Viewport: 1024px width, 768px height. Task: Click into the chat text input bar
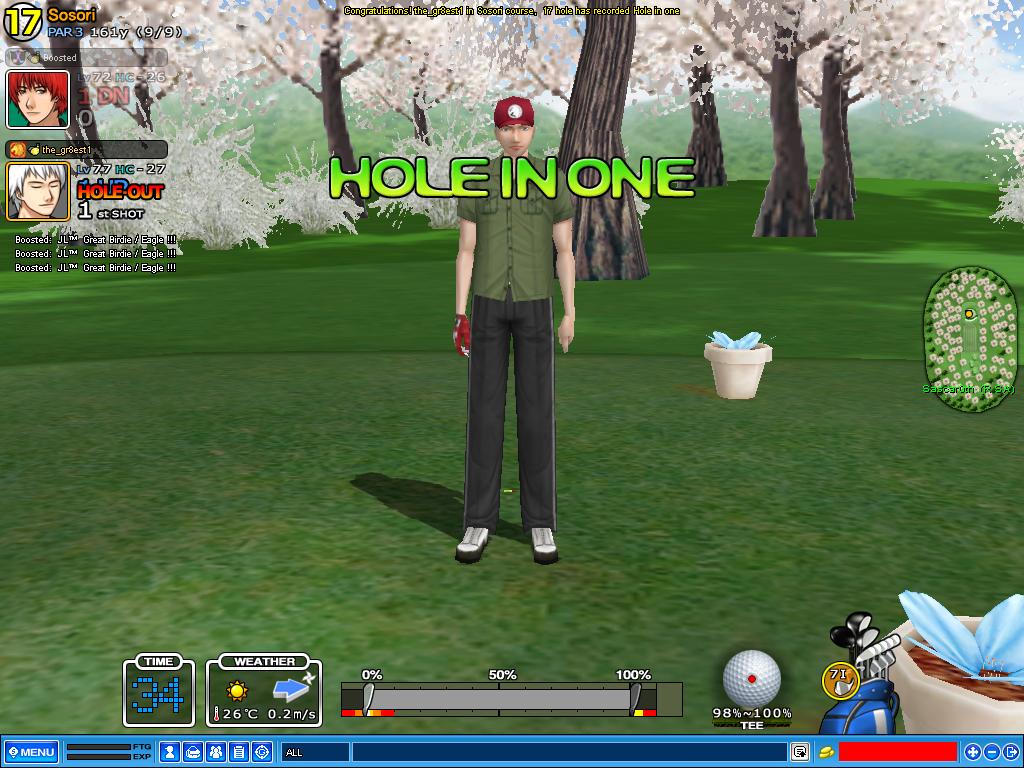click(568, 752)
